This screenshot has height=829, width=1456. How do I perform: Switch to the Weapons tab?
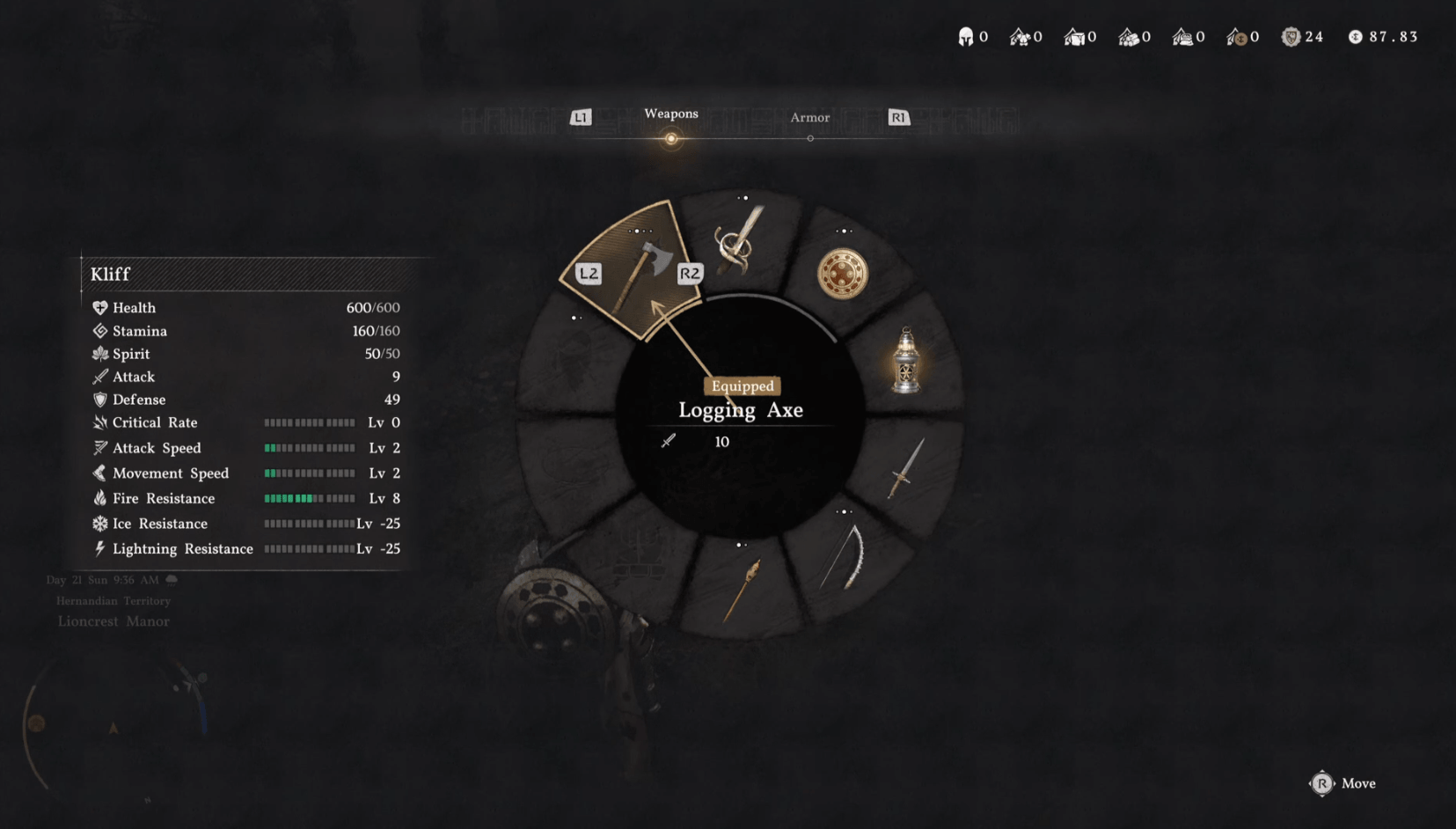click(x=670, y=114)
